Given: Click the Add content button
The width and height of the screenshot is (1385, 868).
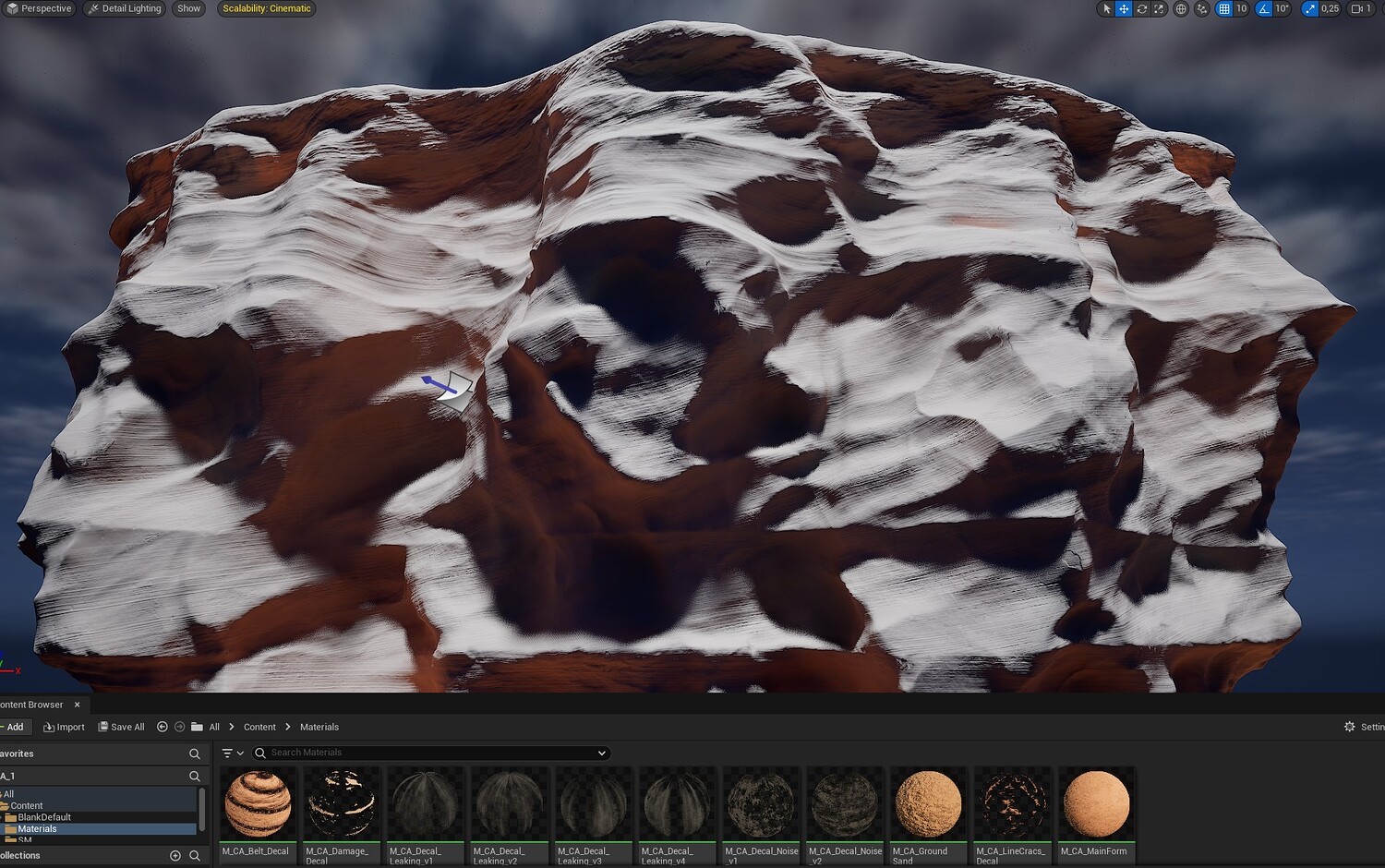Looking at the screenshot, I should (14, 727).
